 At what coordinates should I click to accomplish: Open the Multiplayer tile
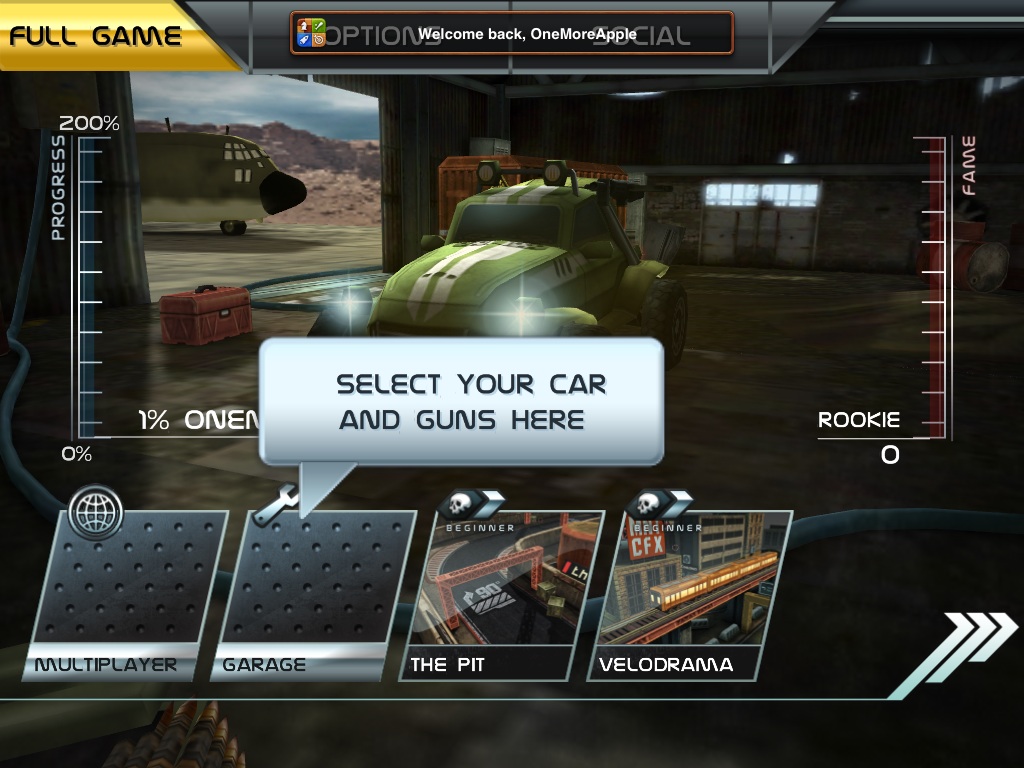[x=127, y=594]
